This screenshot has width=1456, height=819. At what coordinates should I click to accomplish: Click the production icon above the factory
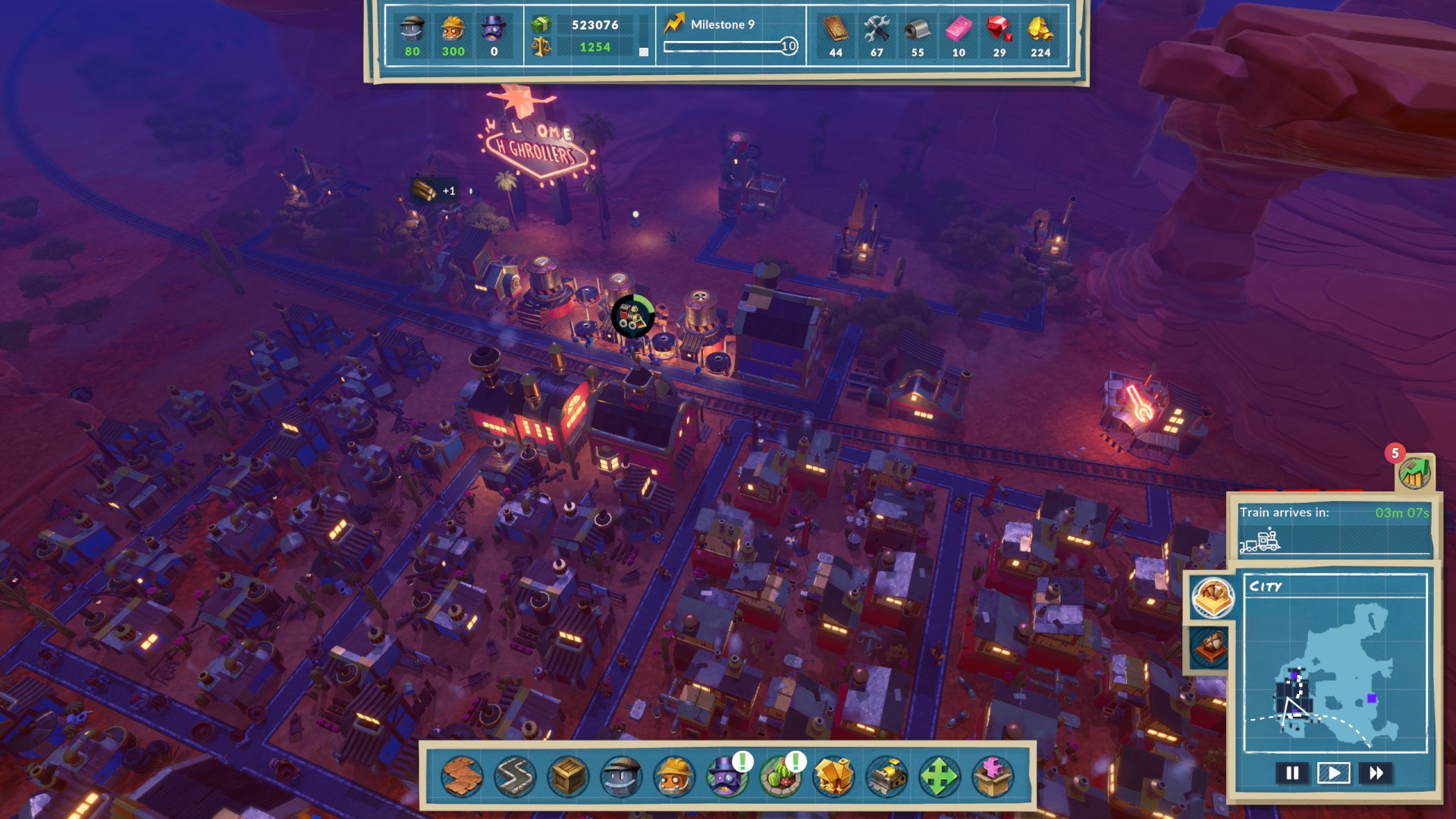pyautogui.click(x=632, y=316)
